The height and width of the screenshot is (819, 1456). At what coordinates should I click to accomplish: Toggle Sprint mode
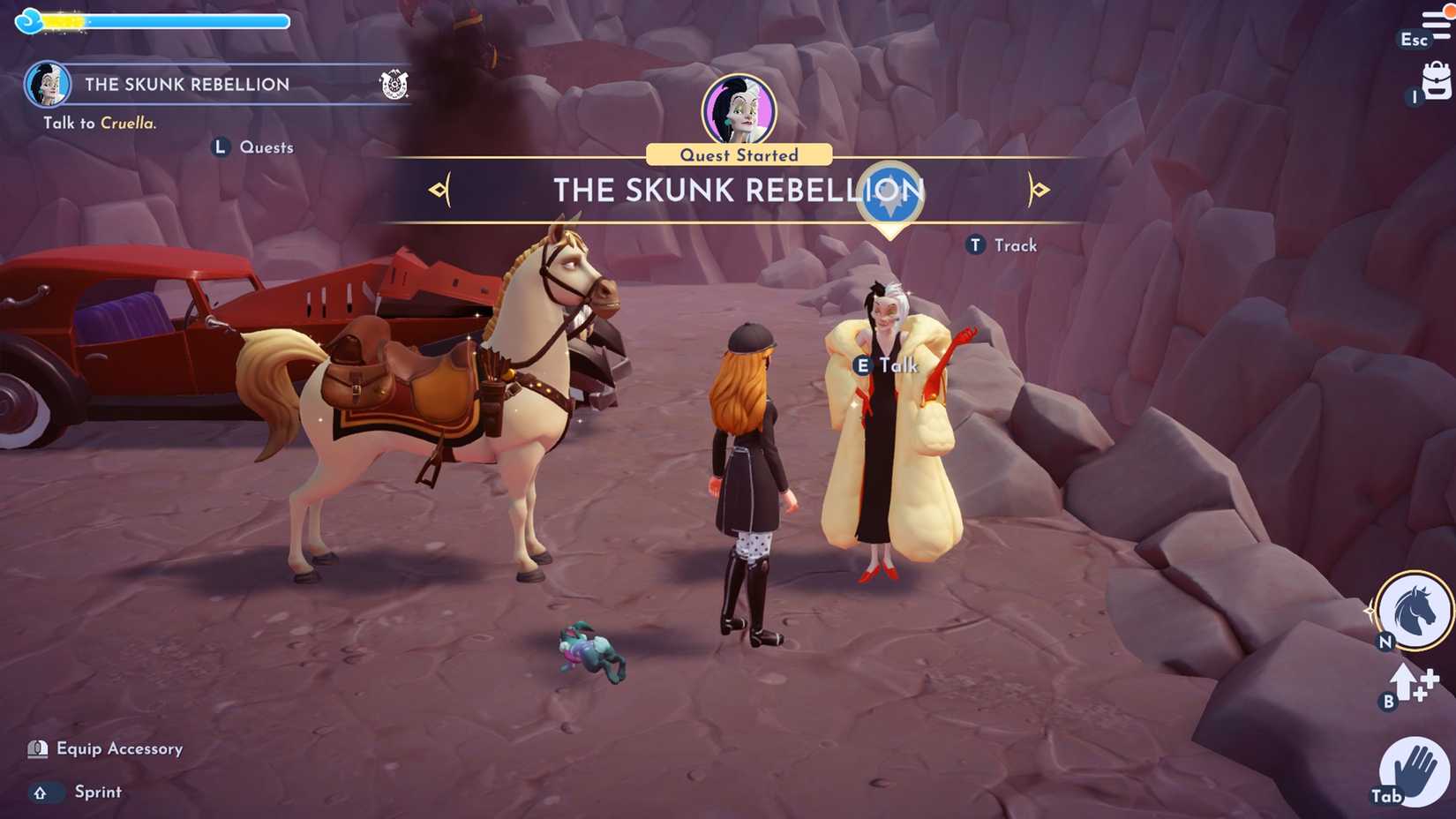(x=75, y=792)
